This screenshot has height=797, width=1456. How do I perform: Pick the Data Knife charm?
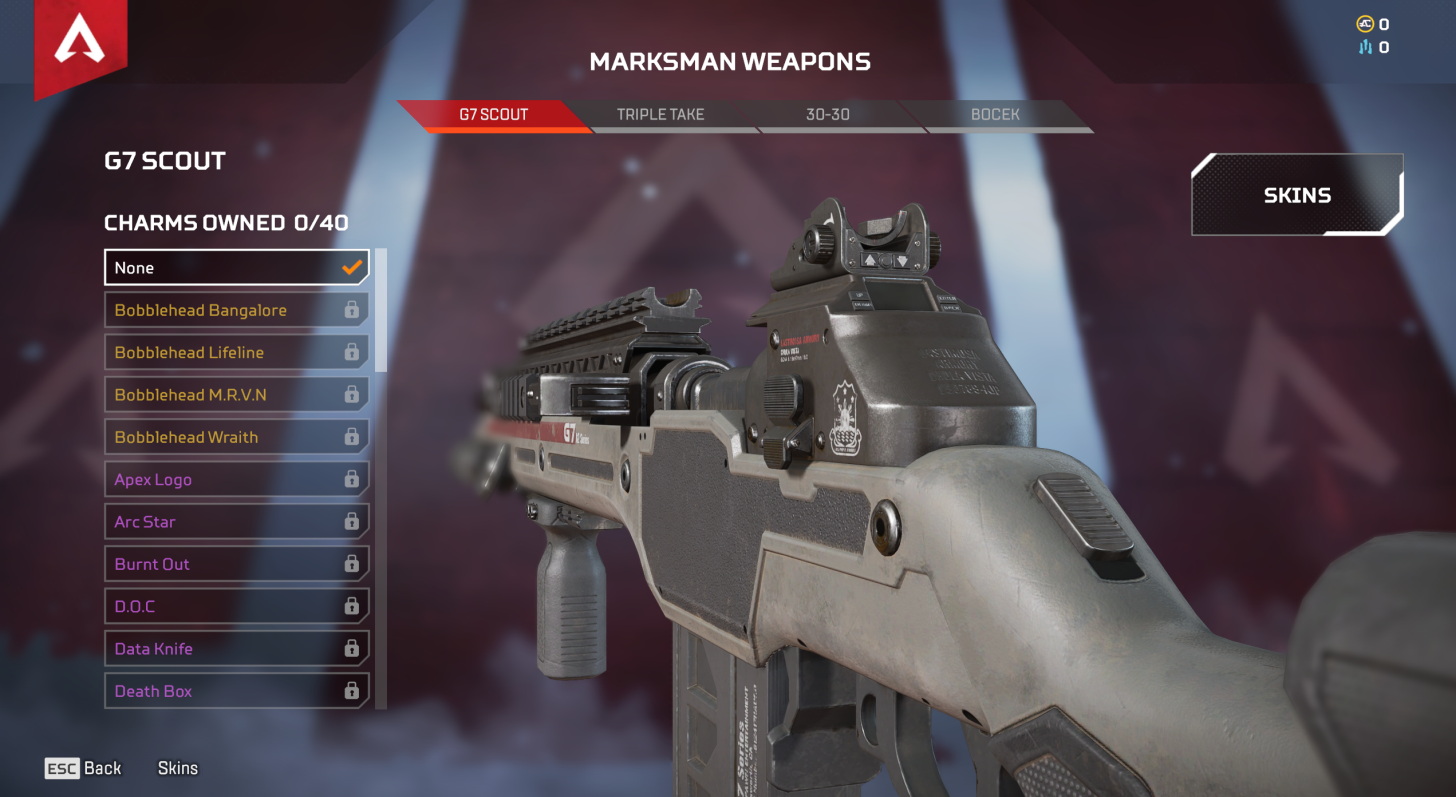(x=237, y=649)
